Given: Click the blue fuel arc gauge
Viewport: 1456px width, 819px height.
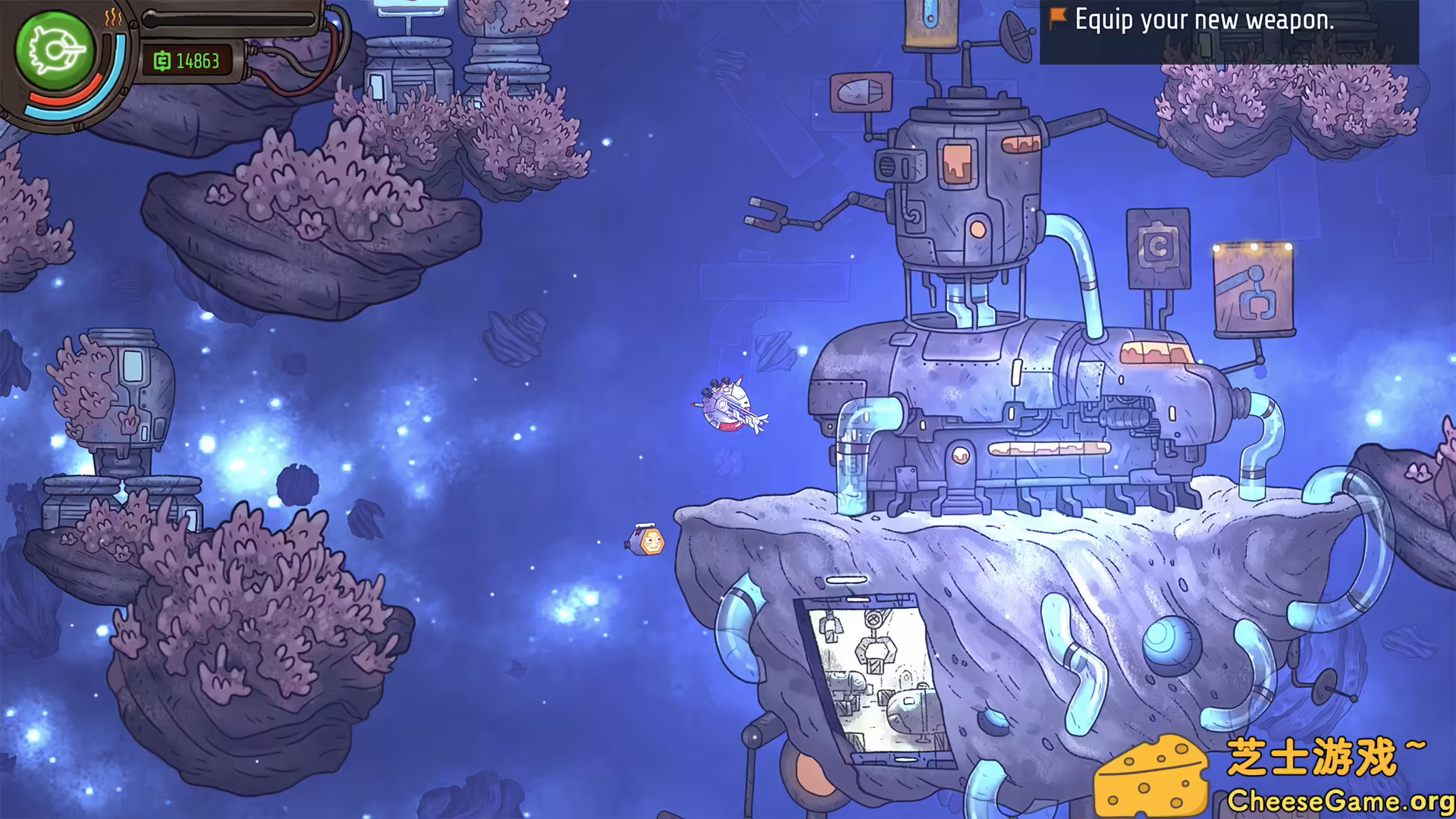Looking at the screenshot, I should click(x=64, y=112).
